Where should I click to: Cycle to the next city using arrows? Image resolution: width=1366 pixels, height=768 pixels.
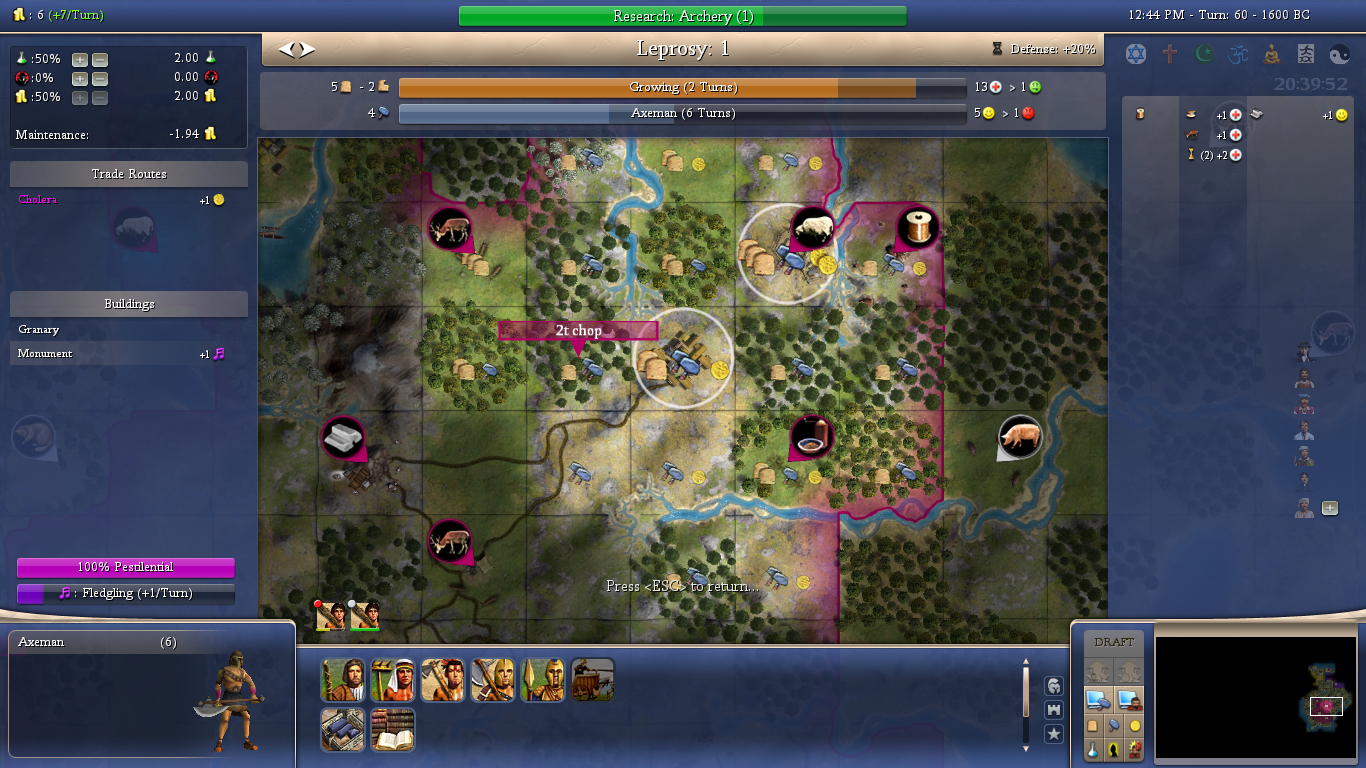[308, 49]
